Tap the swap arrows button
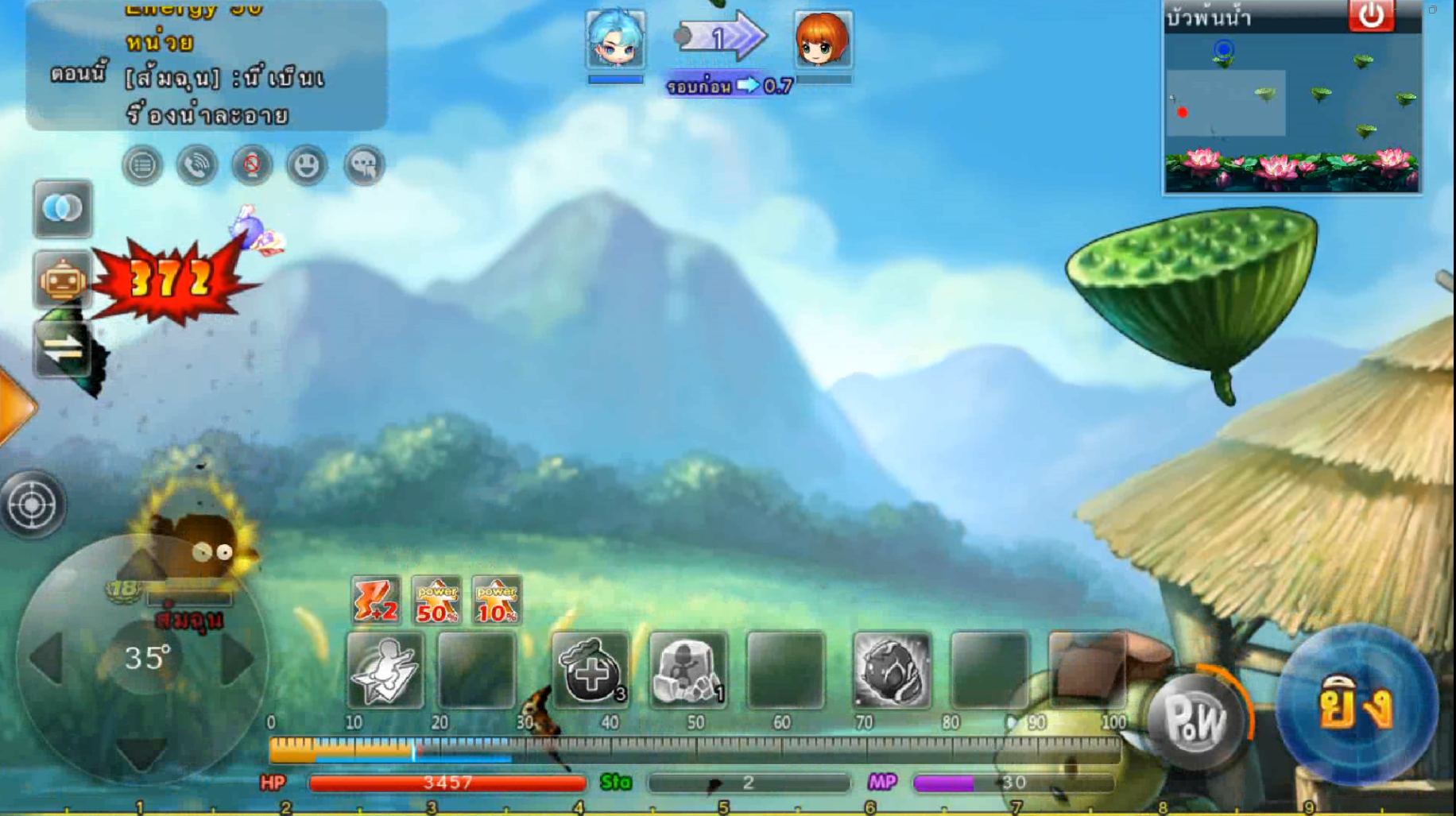The width and height of the screenshot is (1456, 816). click(x=62, y=348)
